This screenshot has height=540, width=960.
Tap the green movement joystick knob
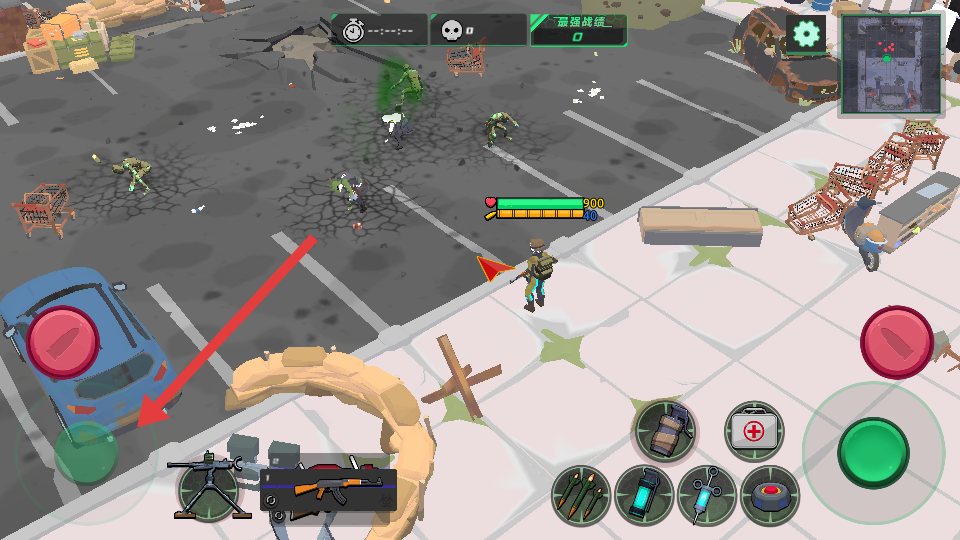point(86,453)
